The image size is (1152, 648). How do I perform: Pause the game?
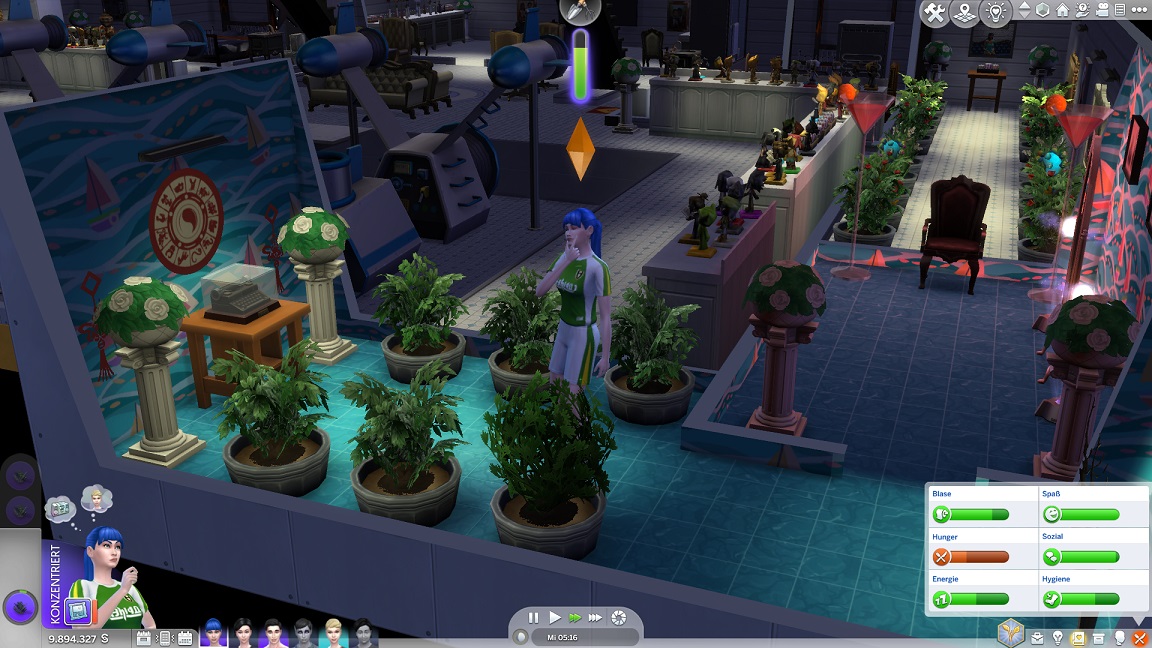point(534,618)
